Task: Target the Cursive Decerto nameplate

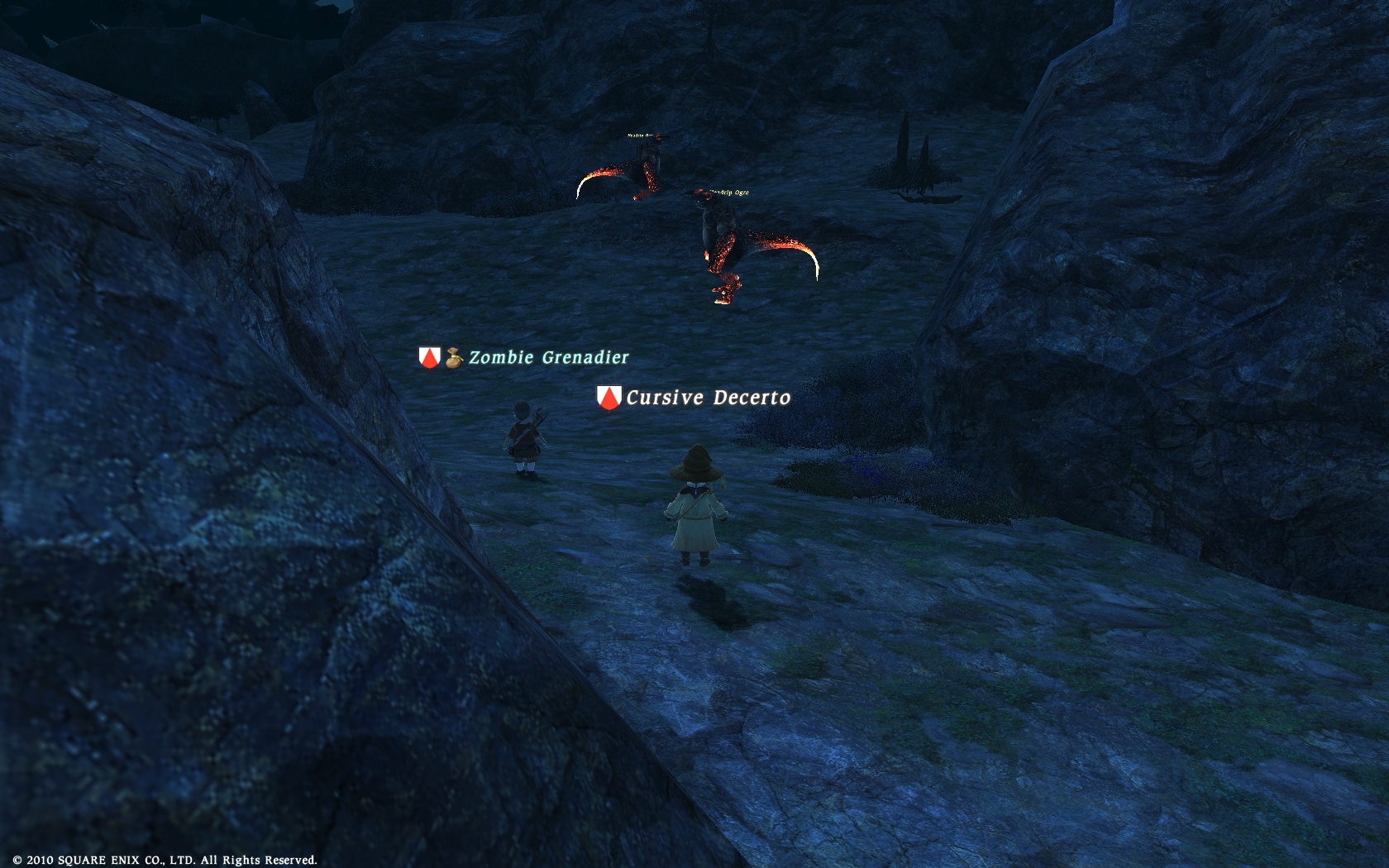Action: [708, 398]
